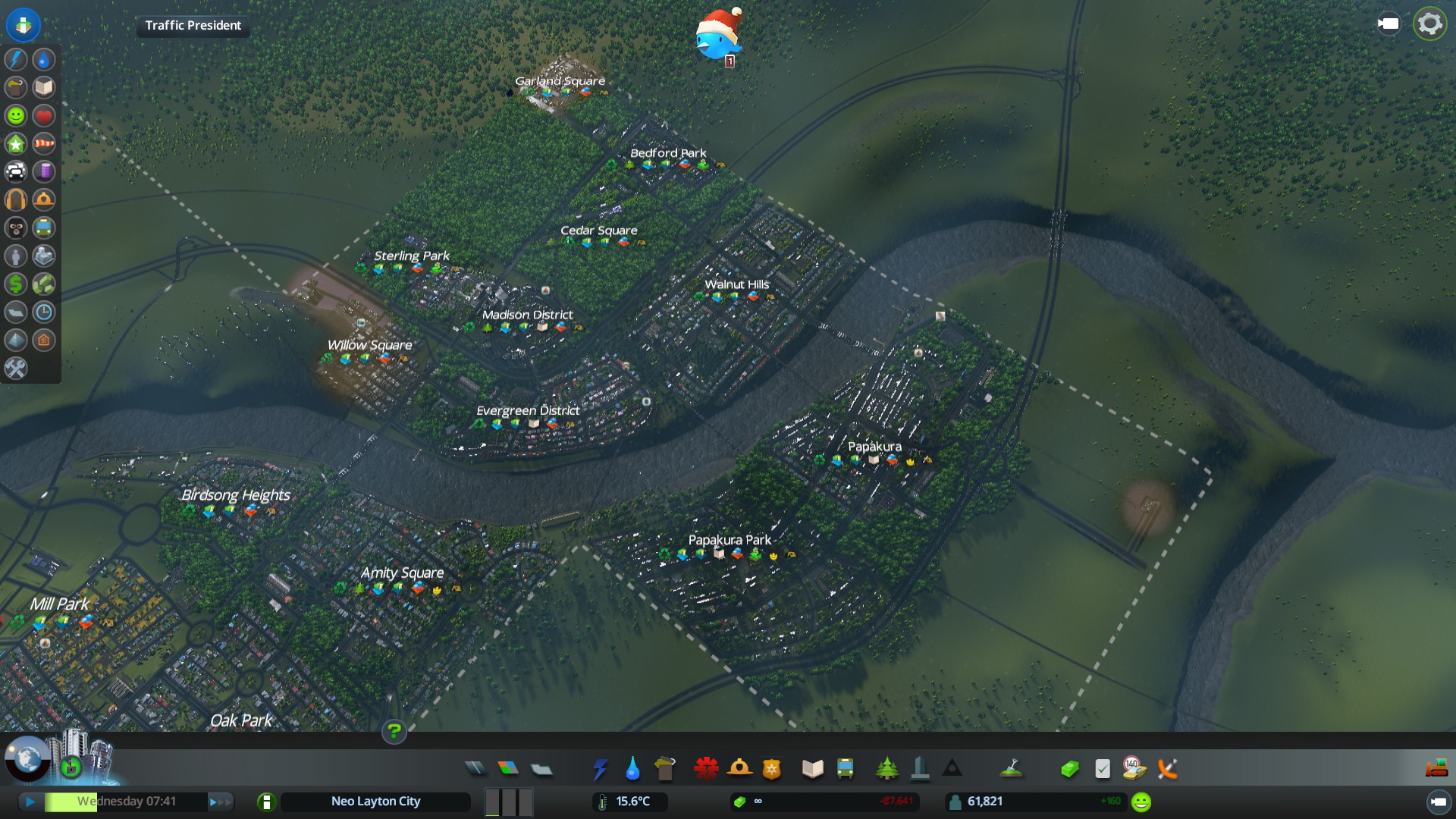Screen dimensions: 1456x819
Task: Open the traffic cars info view
Action: [x=16, y=171]
